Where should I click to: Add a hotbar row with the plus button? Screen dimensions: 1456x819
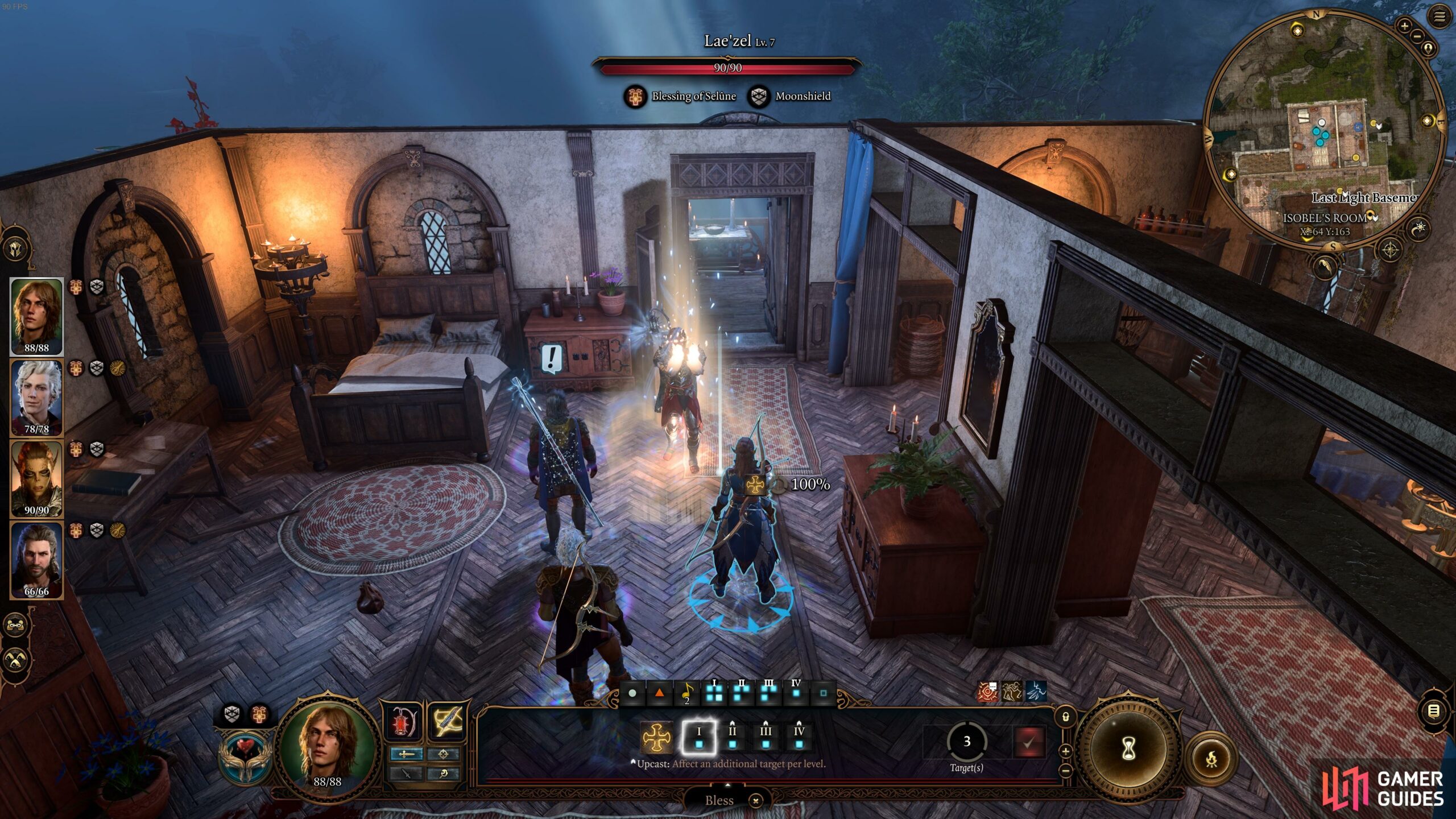pyautogui.click(x=1066, y=751)
